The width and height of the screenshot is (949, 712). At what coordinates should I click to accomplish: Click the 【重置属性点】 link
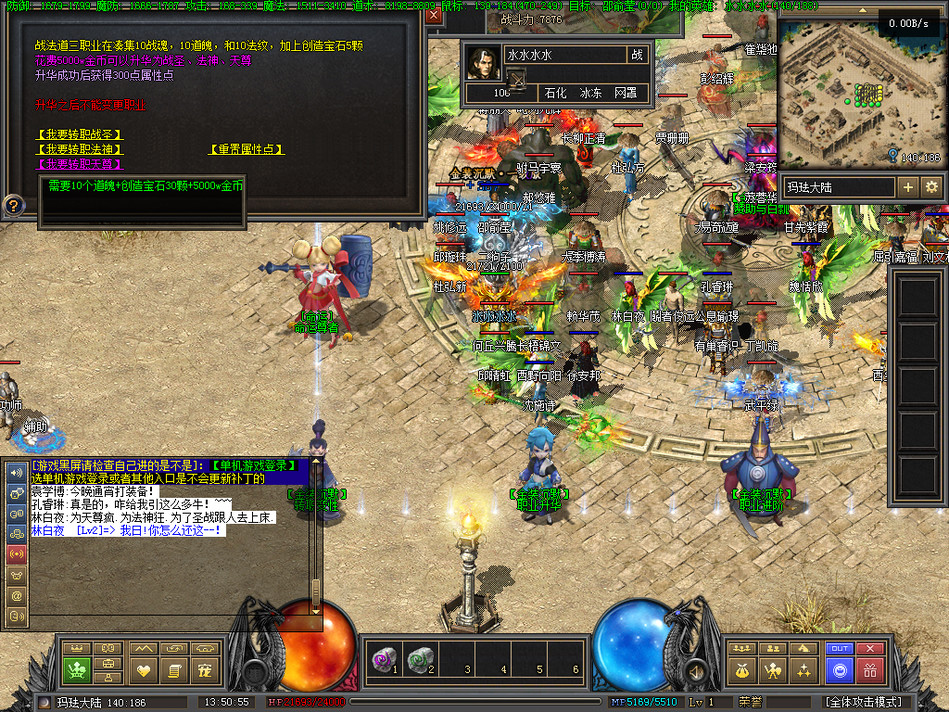point(247,149)
